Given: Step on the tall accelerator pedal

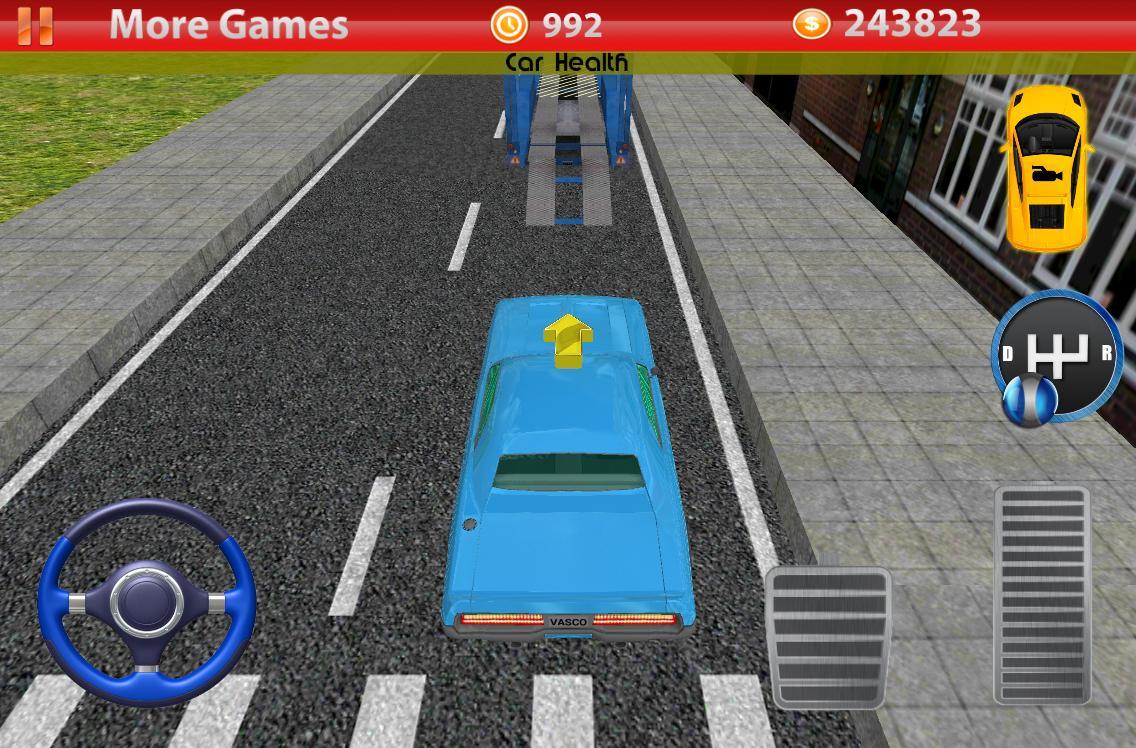Looking at the screenshot, I should click(1041, 595).
